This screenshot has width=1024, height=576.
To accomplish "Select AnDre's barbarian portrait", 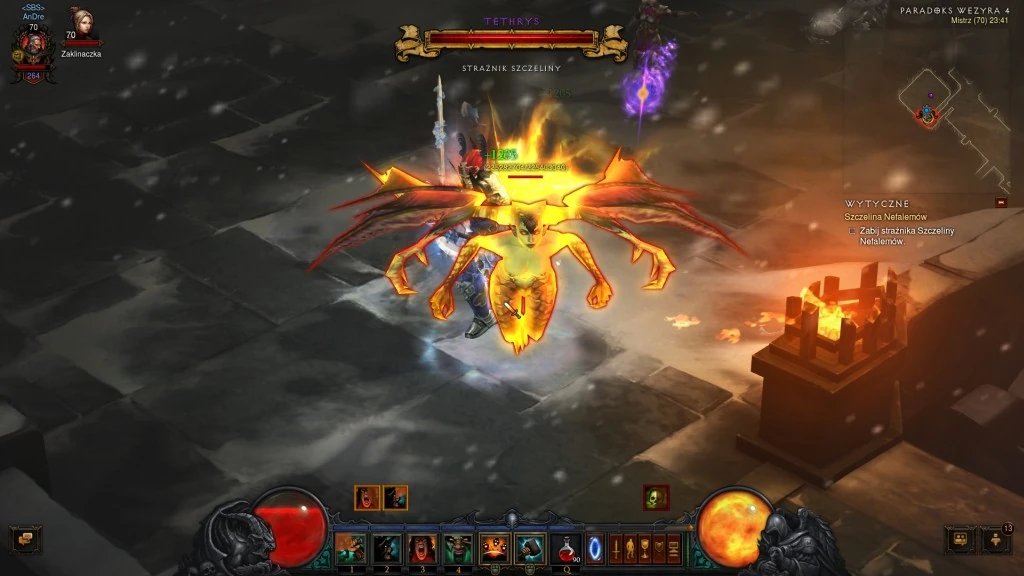I will point(33,46).
